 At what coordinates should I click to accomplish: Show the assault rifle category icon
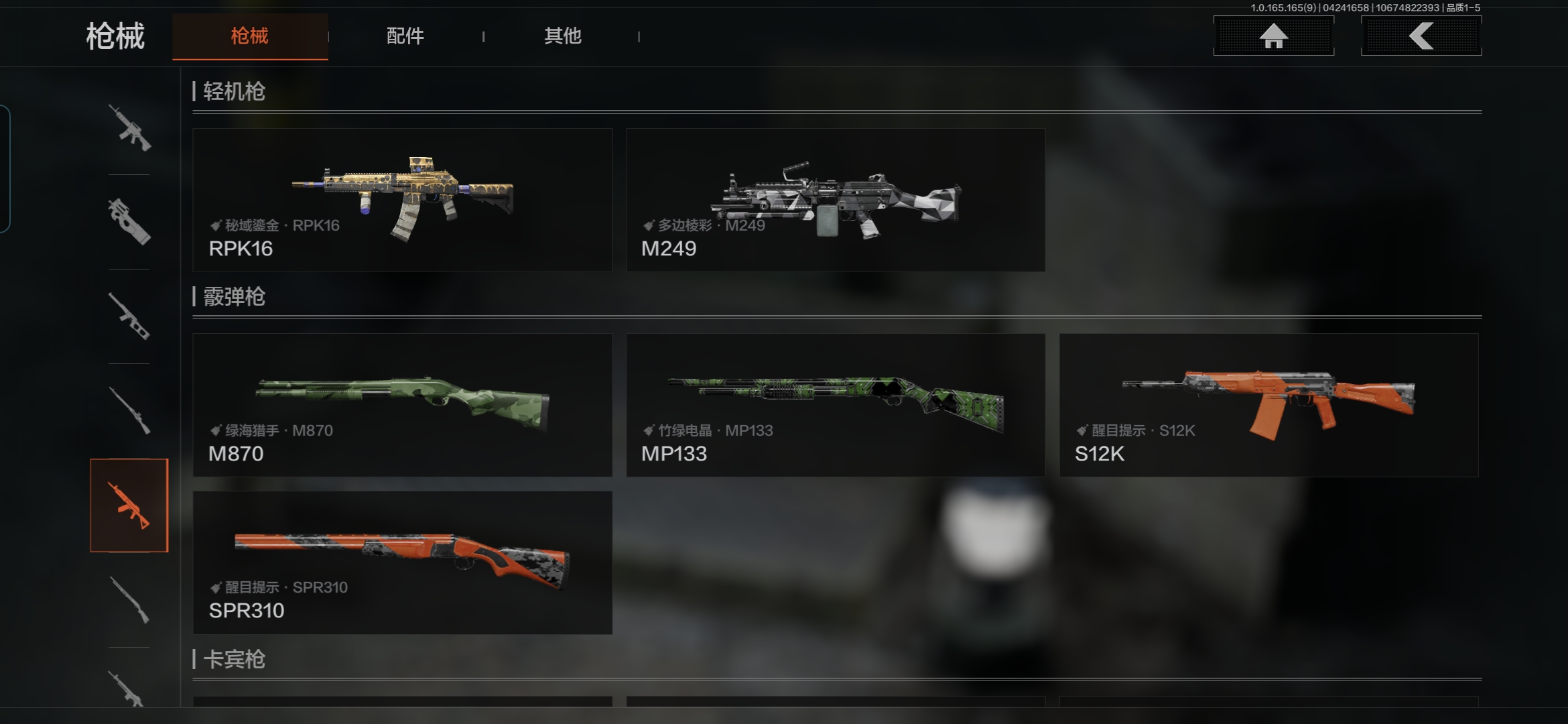[129, 127]
